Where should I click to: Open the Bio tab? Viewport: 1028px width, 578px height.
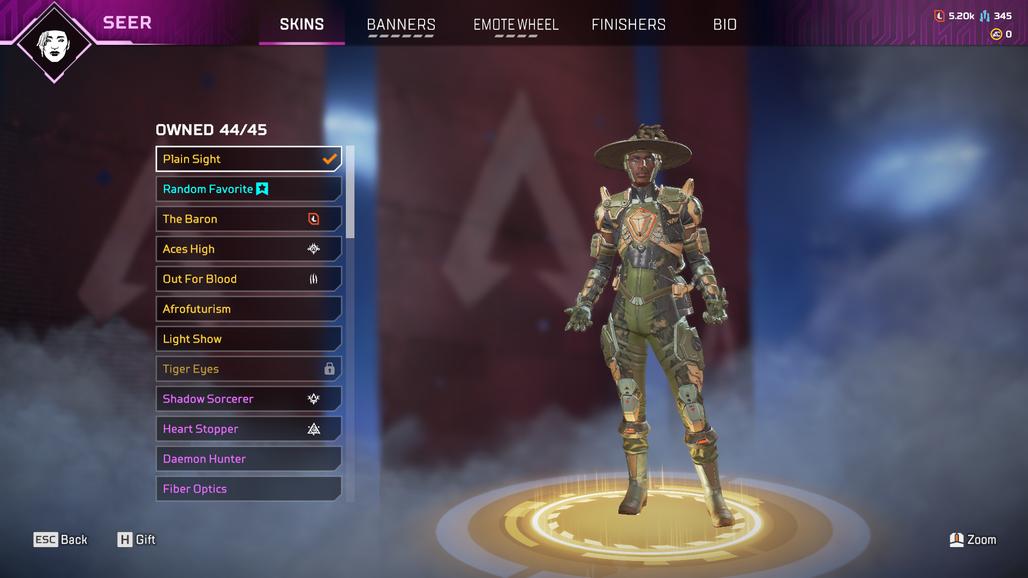pyautogui.click(x=725, y=24)
